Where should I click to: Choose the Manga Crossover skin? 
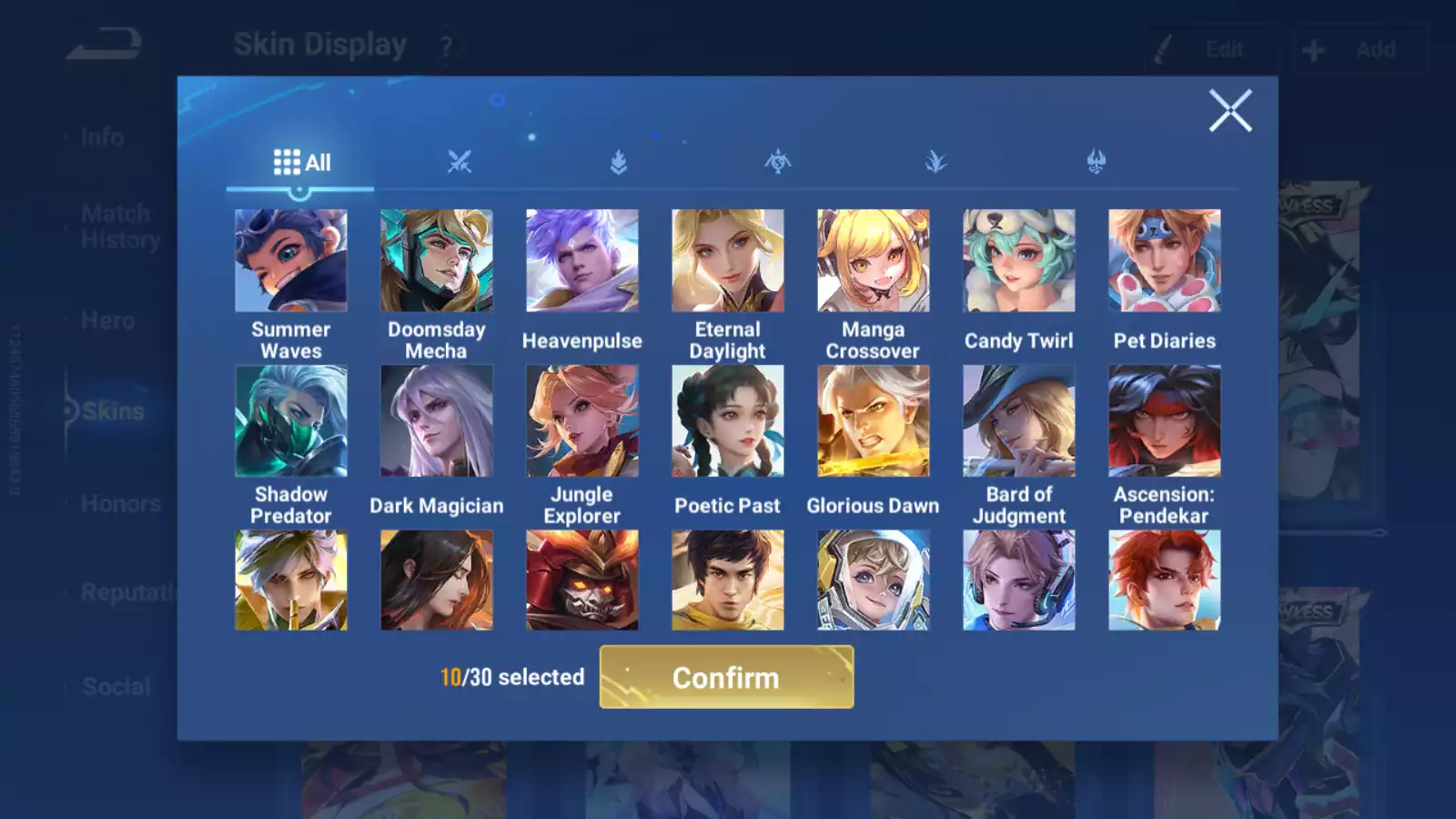tap(874, 261)
